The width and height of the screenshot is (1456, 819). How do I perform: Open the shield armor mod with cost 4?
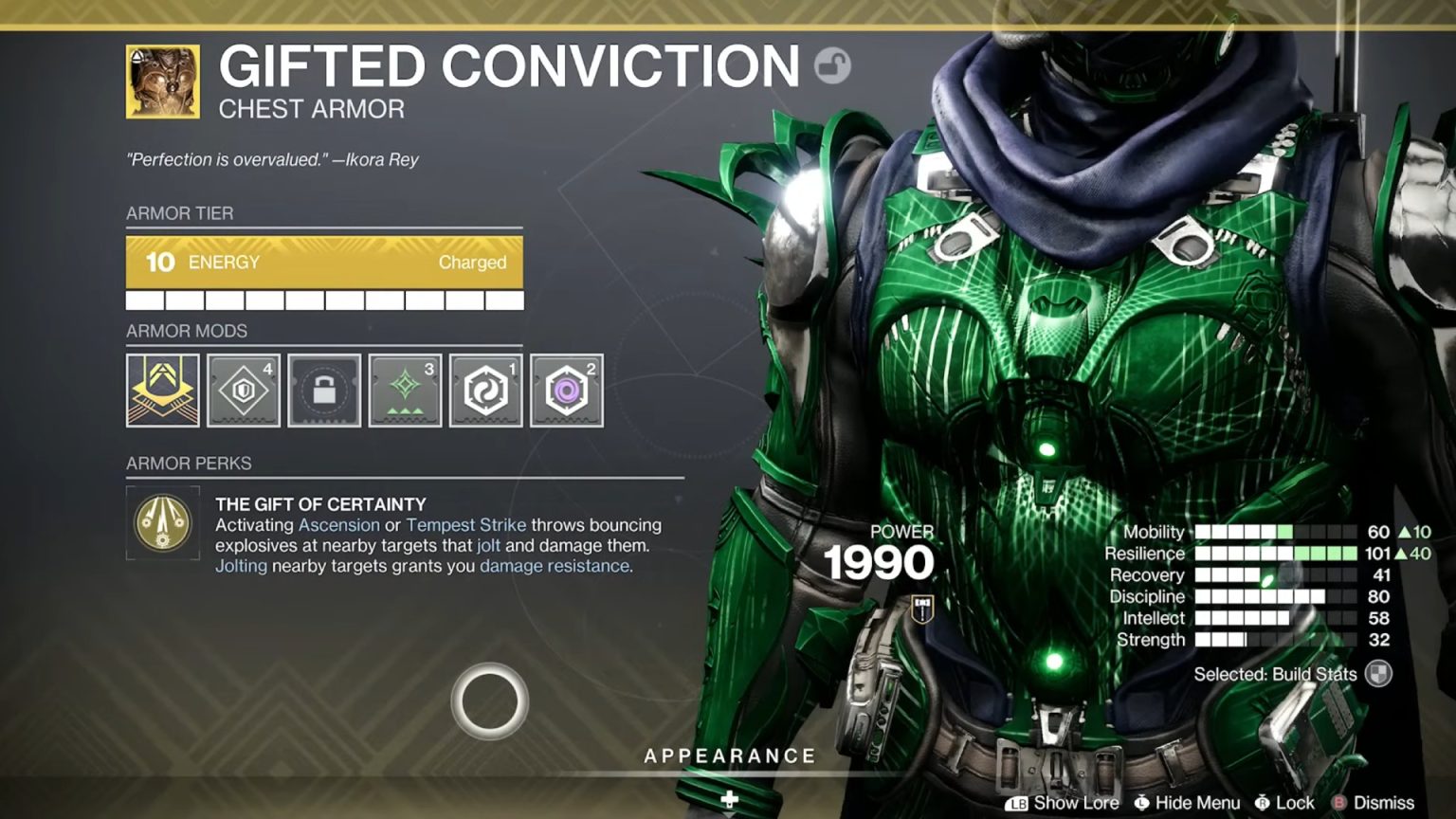243,390
